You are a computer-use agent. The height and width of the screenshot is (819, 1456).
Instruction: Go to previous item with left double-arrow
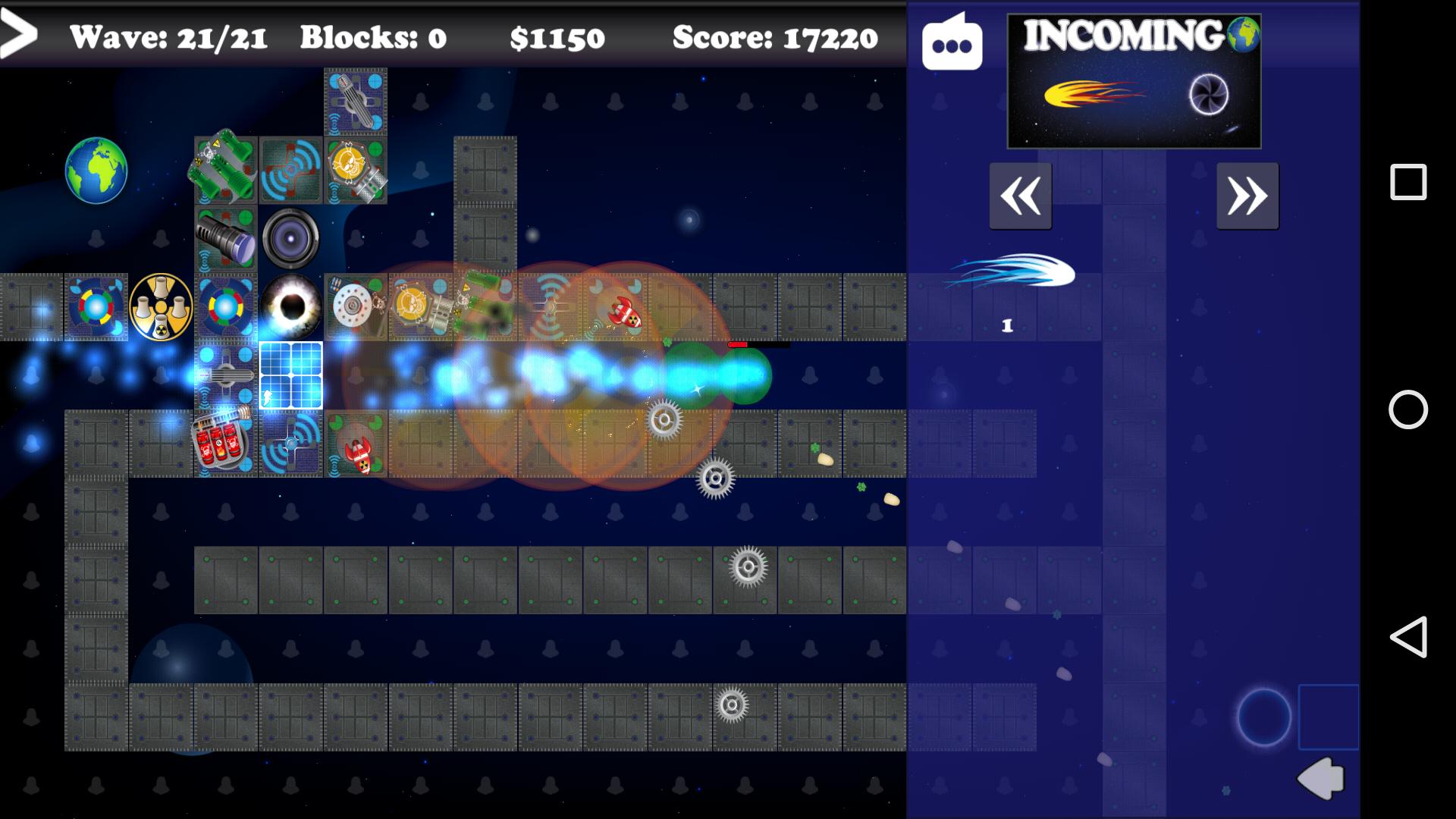[1020, 196]
